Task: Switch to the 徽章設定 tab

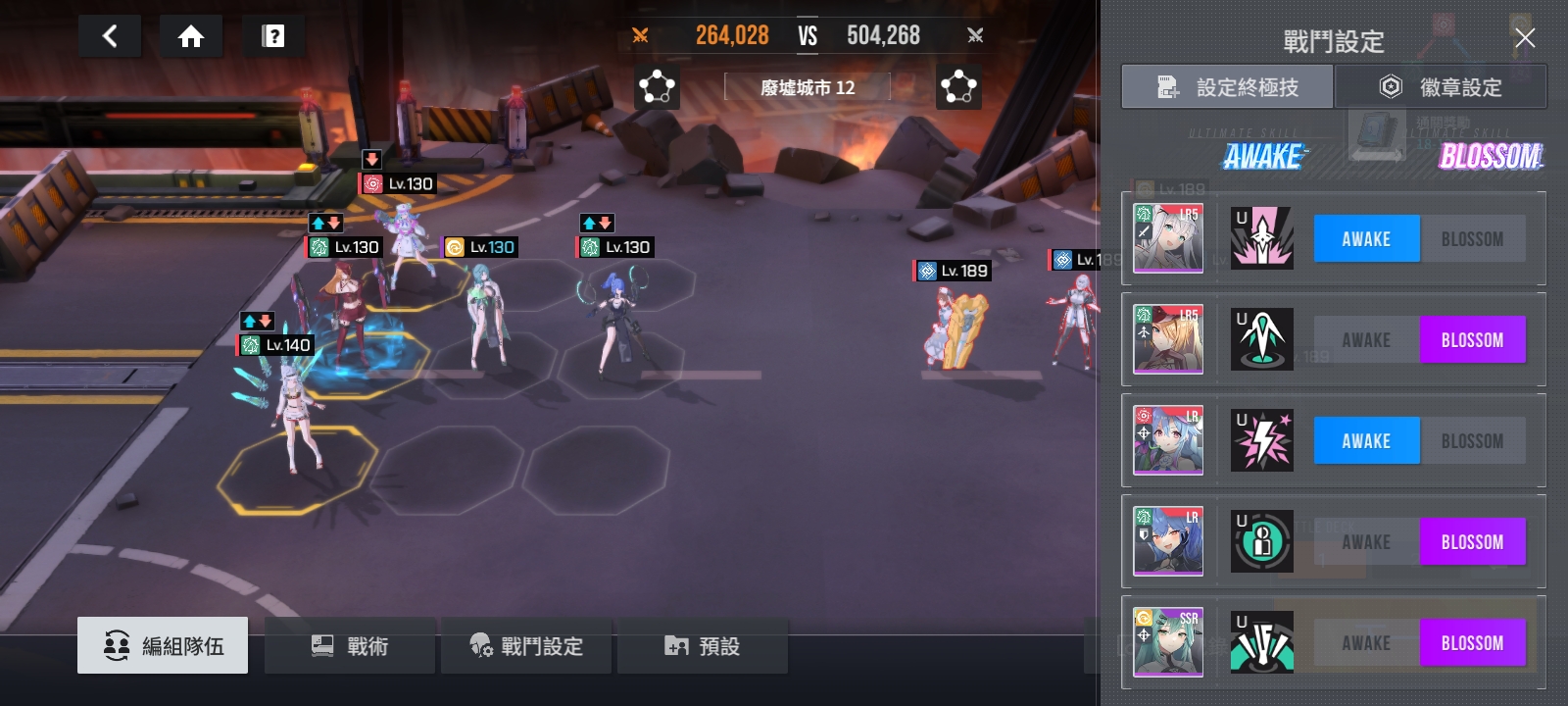Action: [x=1441, y=87]
